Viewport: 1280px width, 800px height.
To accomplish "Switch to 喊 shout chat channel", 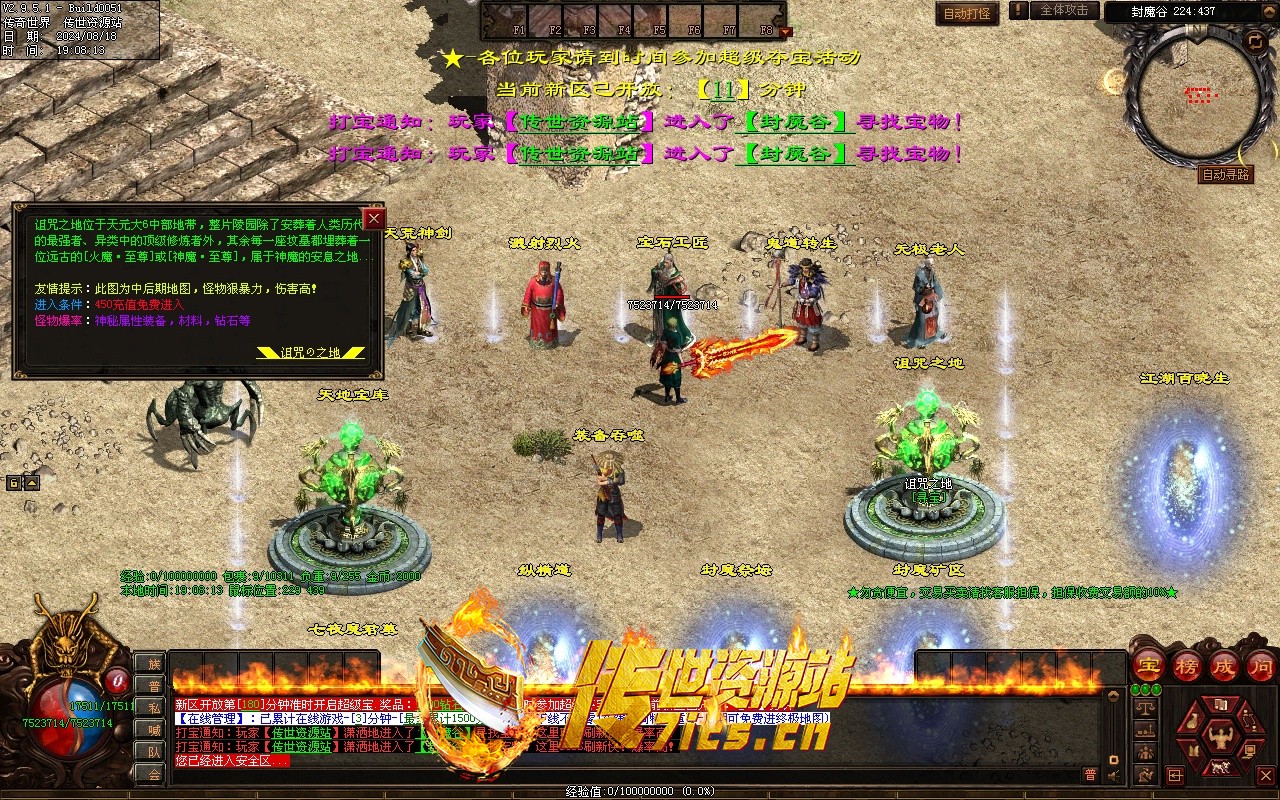I will [x=154, y=730].
